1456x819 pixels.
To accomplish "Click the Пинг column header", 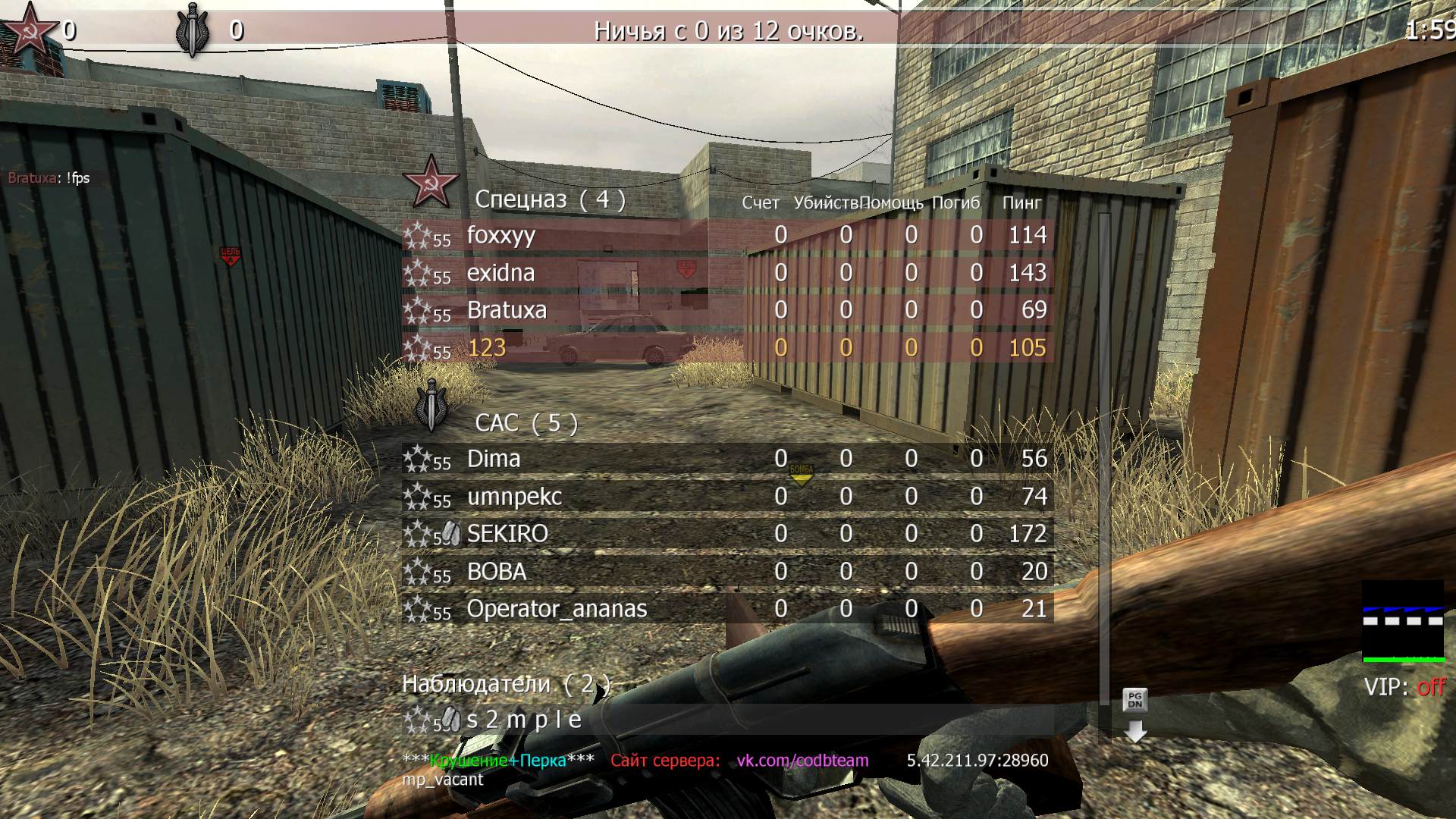I will pos(1021,203).
